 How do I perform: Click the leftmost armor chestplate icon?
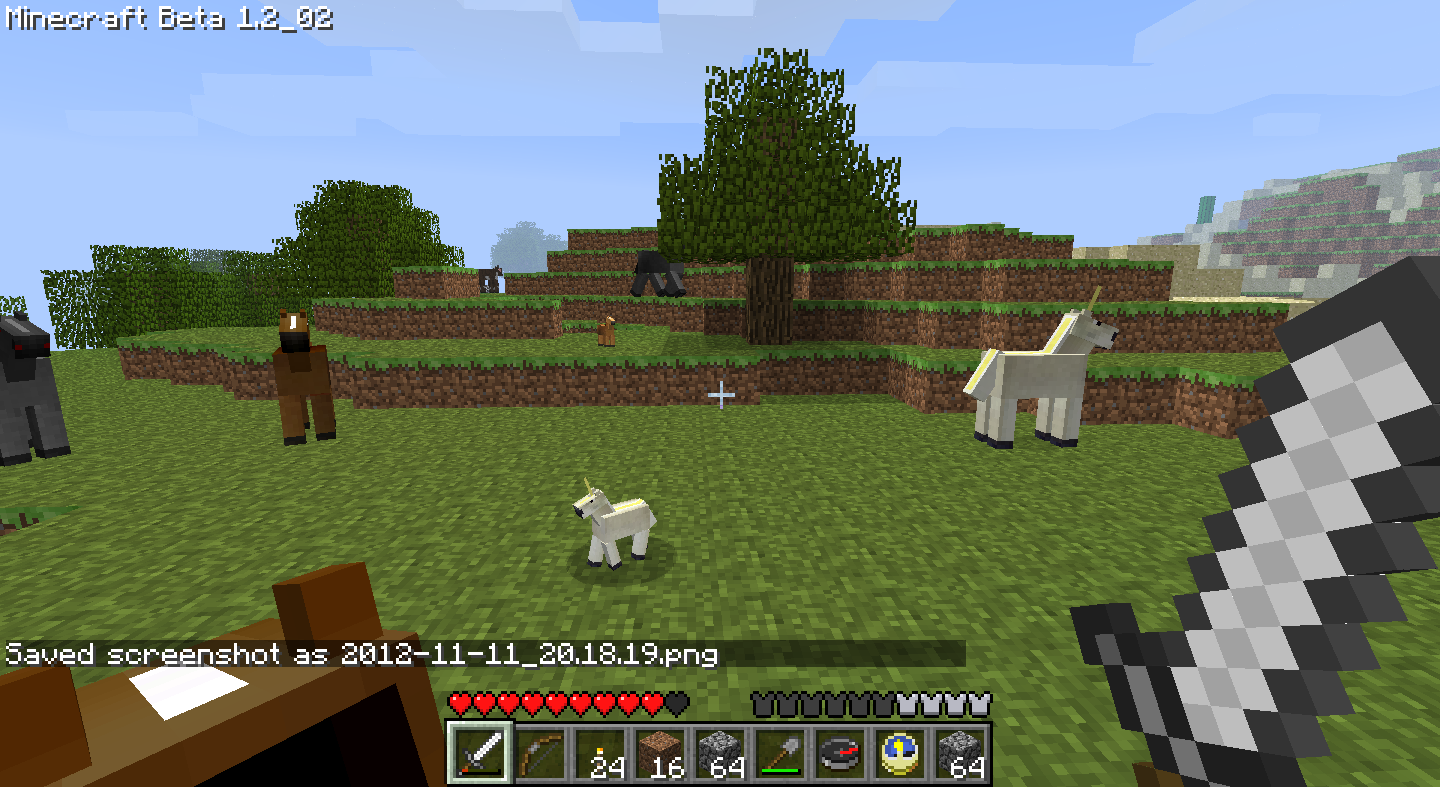pyautogui.click(x=764, y=703)
